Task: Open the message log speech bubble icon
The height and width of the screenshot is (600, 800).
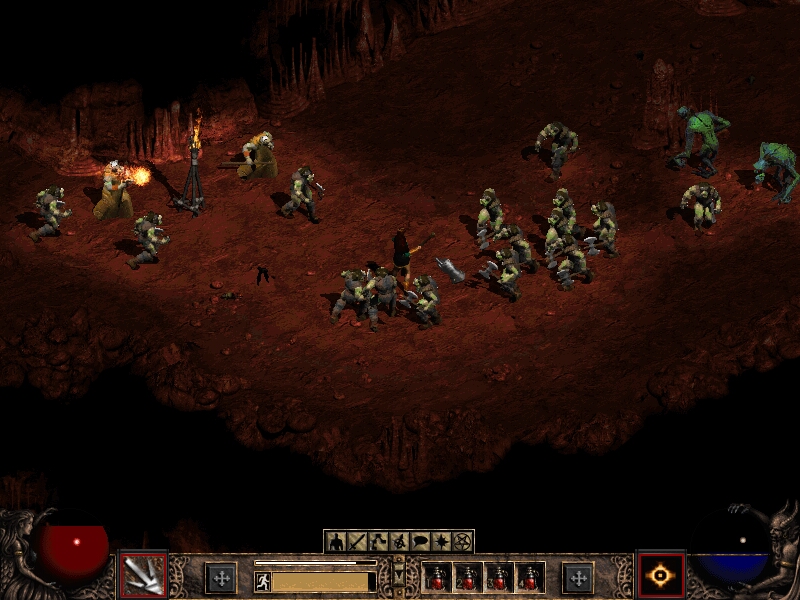Action: (420, 542)
